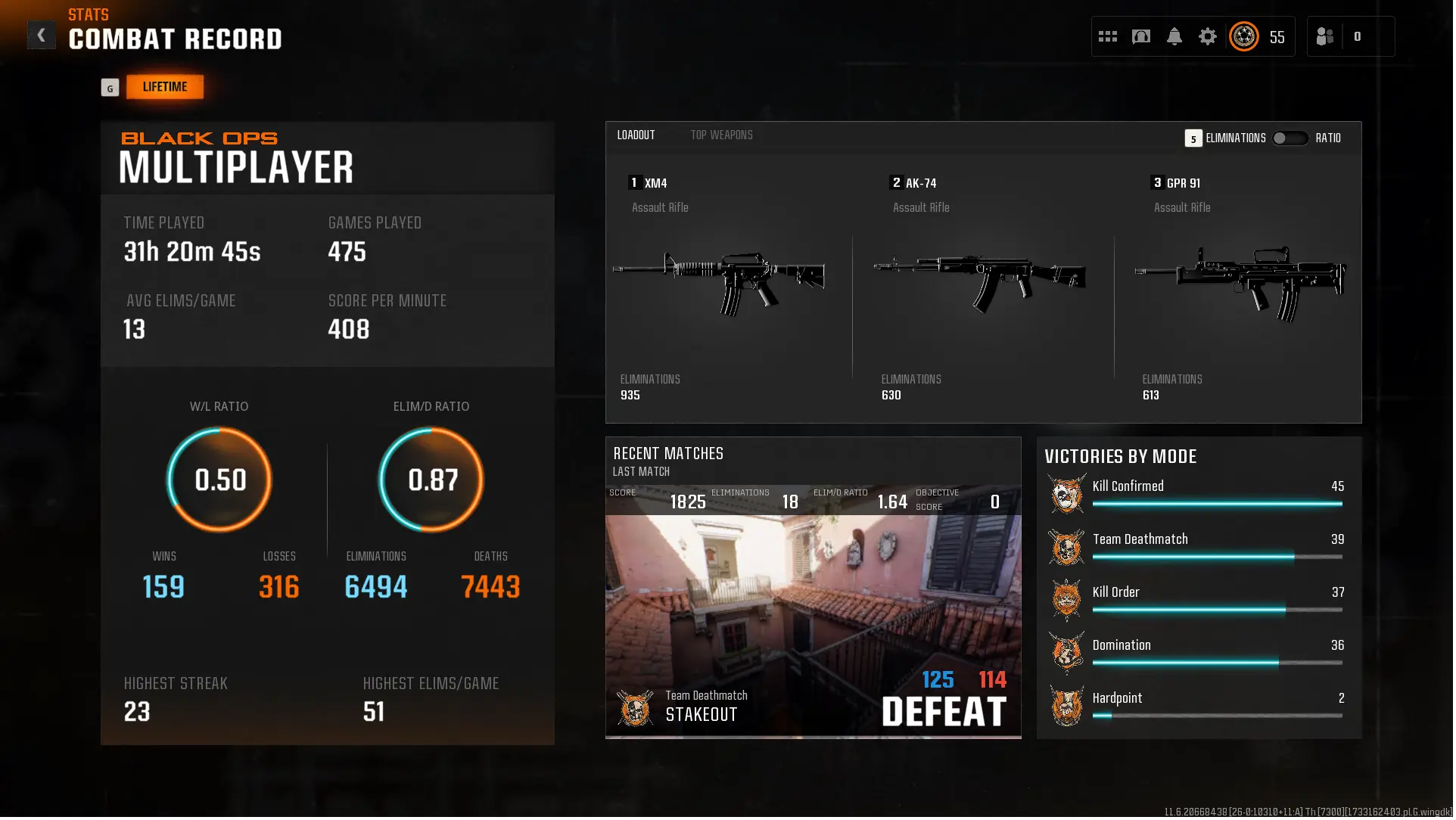Open the voice chat headset icon

pyautogui.click(x=1141, y=36)
